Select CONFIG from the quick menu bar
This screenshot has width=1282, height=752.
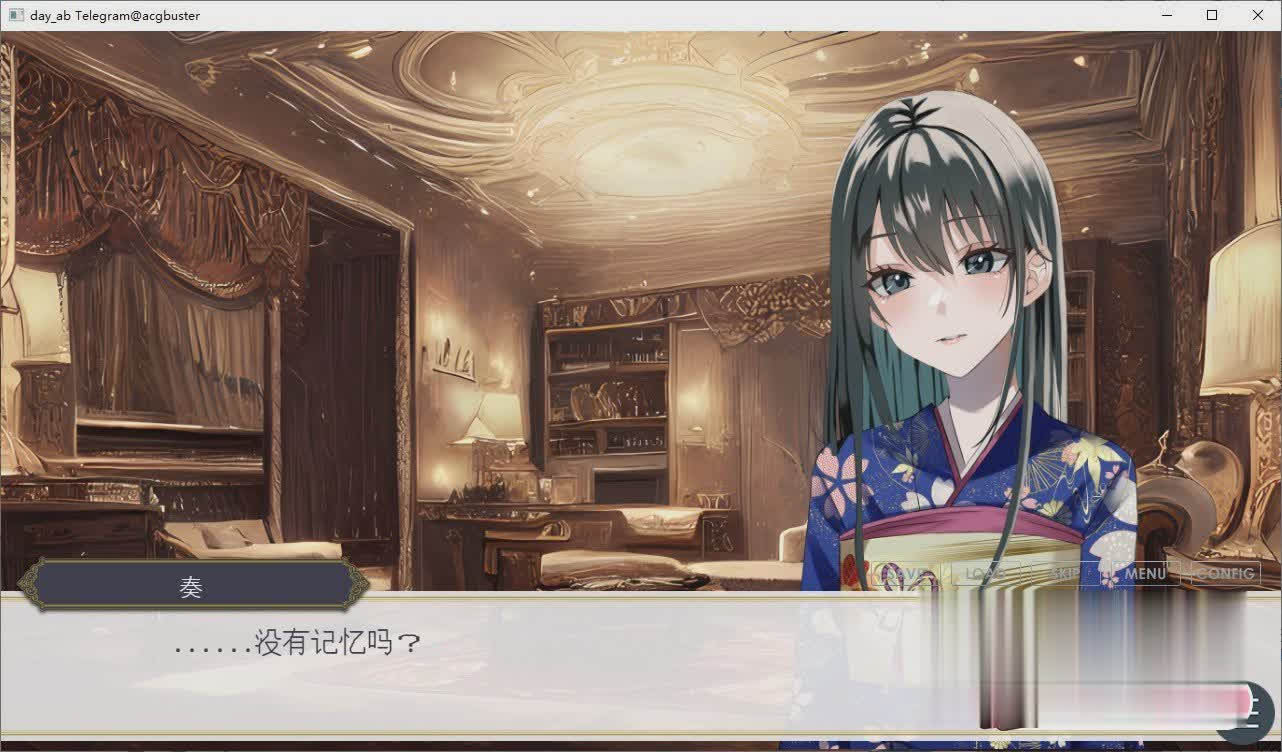1225,574
